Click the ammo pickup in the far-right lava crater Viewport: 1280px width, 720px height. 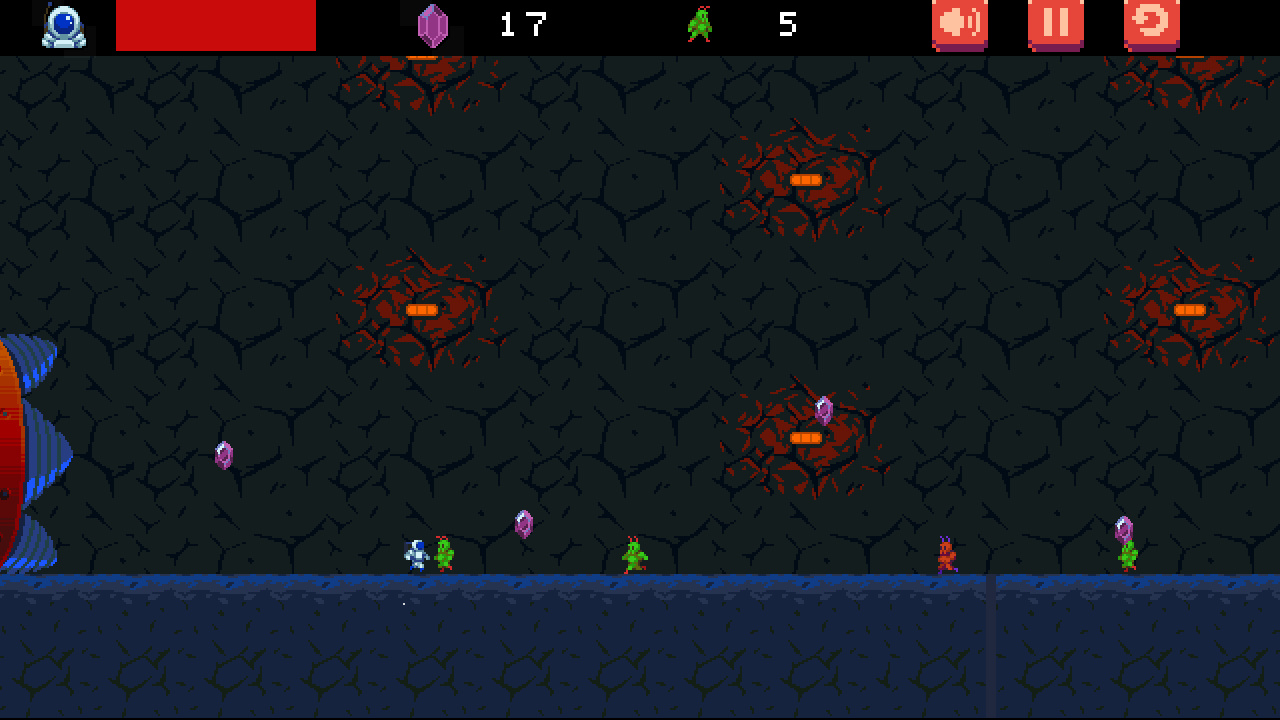1189,310
